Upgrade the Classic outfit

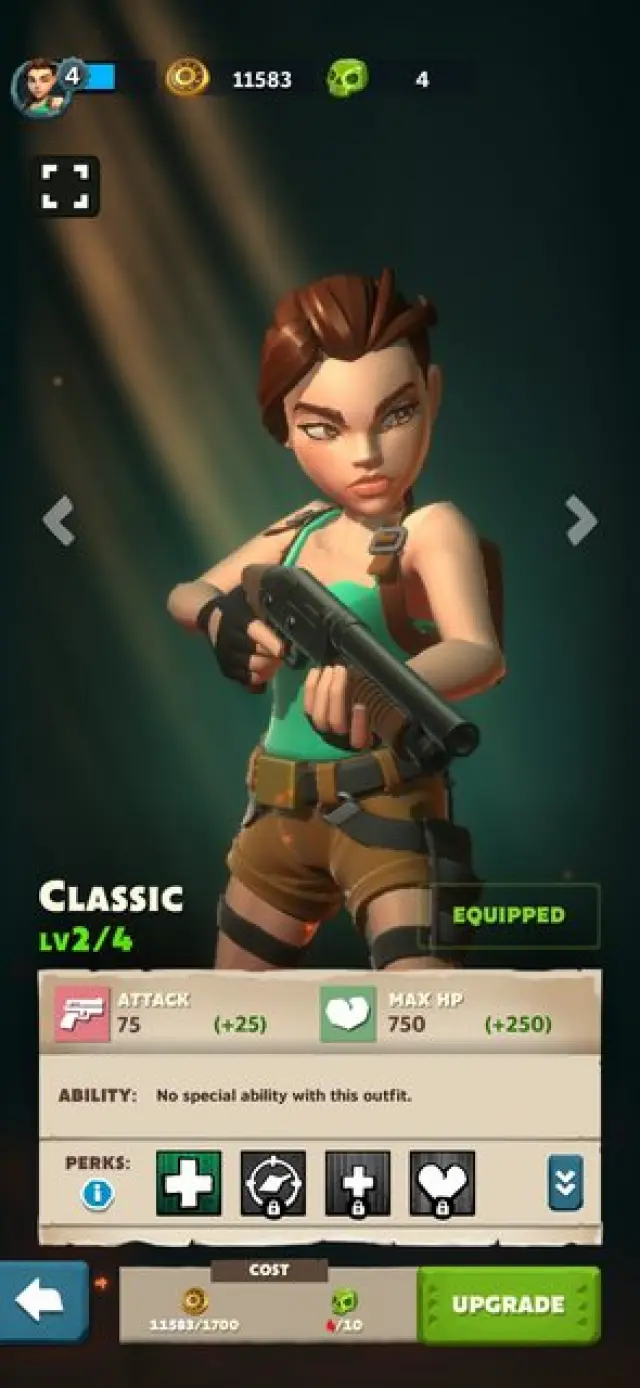click(508, 1304)
